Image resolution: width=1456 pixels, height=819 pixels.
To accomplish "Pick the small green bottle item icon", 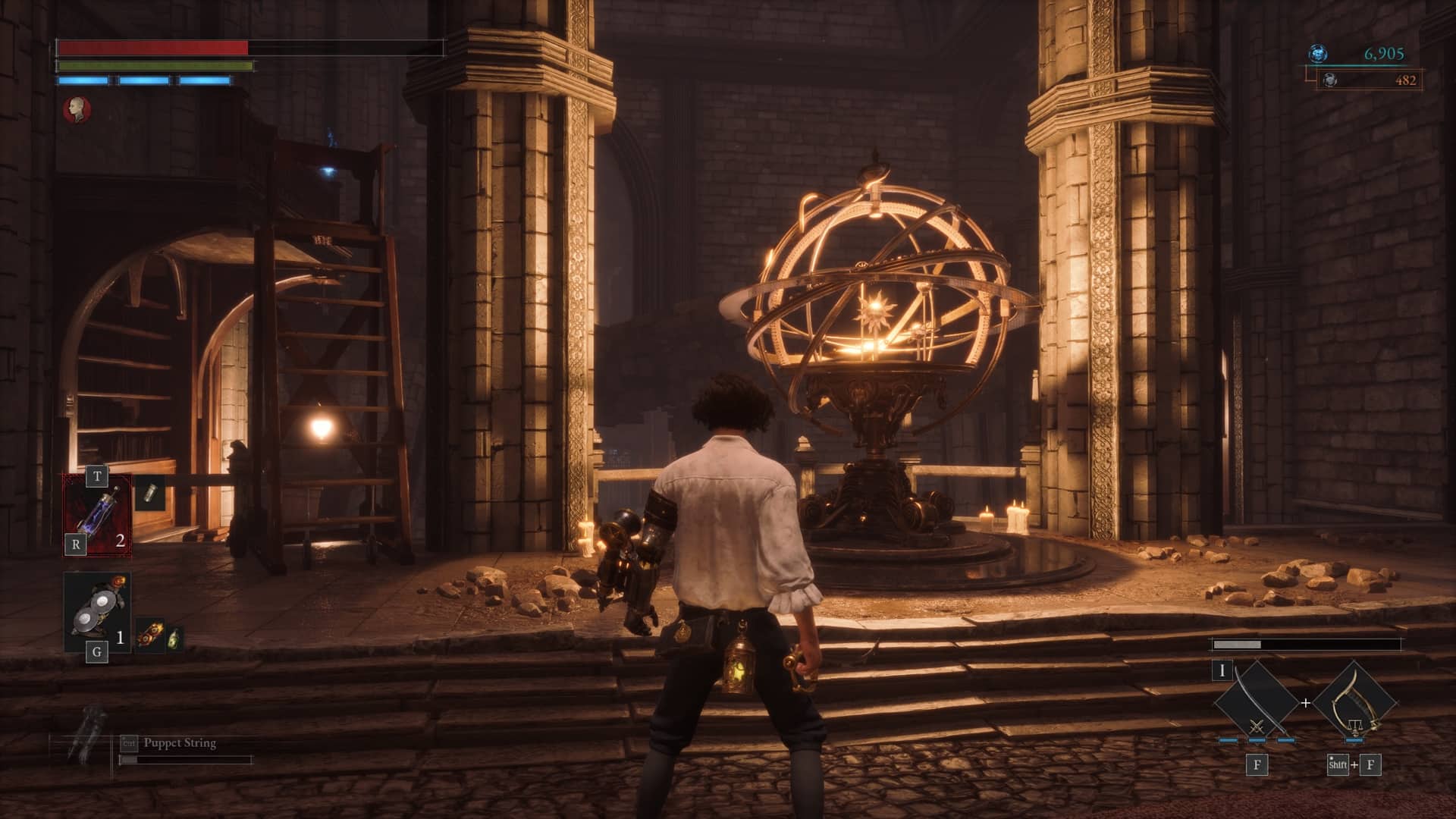I will [x=174, y=638].
